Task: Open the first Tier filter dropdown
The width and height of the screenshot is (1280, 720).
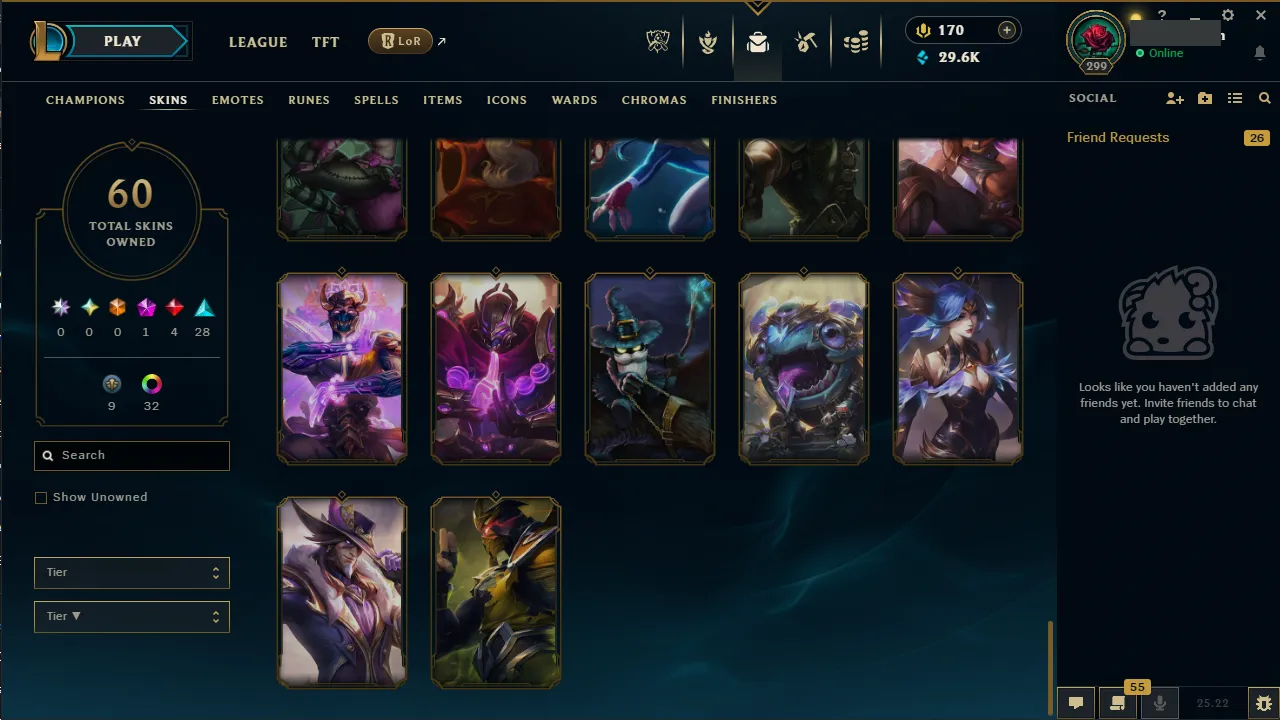Action: click(x=131, y=572)
